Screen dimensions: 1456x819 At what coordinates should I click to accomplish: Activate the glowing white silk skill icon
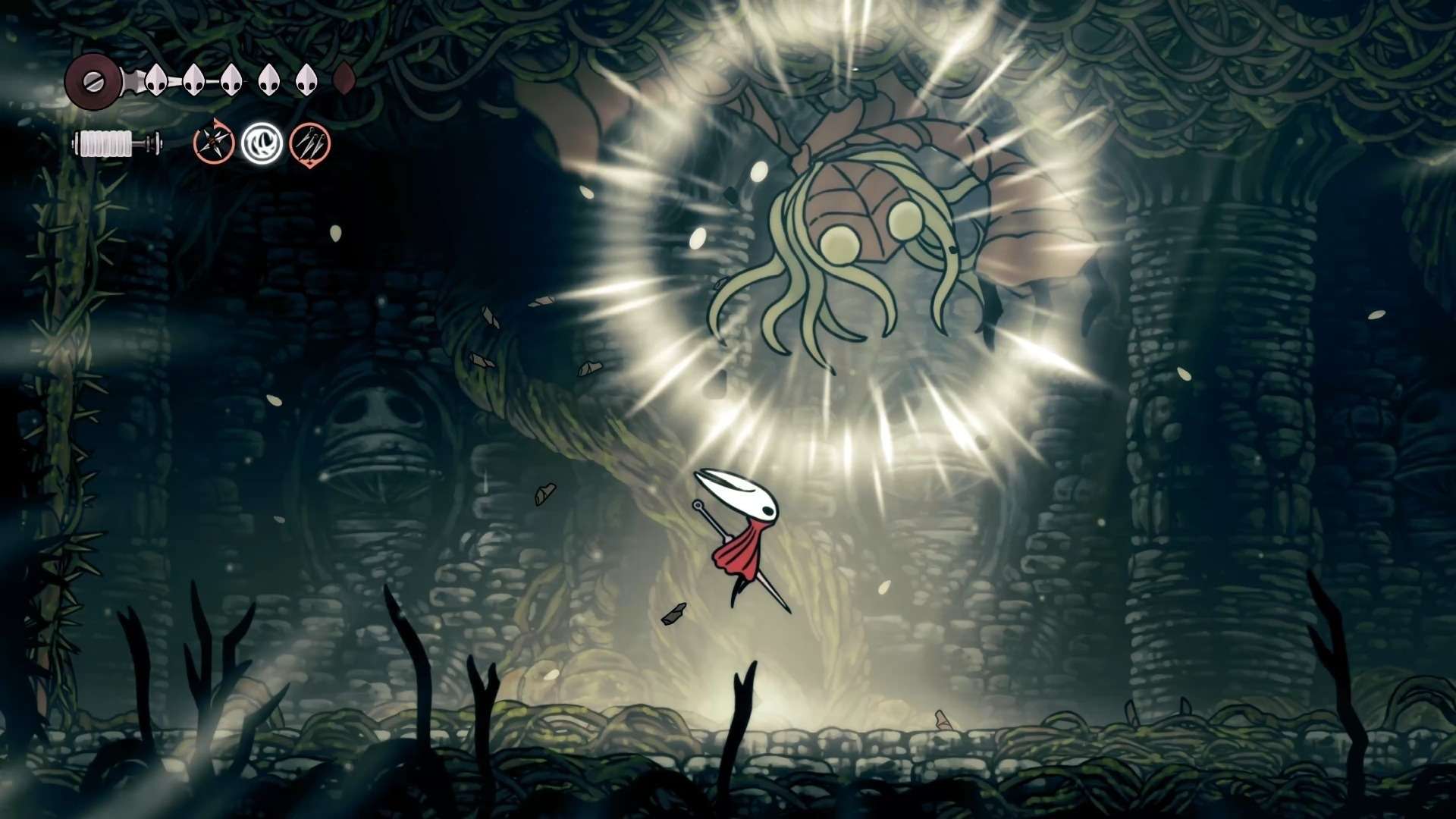pyautogui.click(x=262, y=143)
